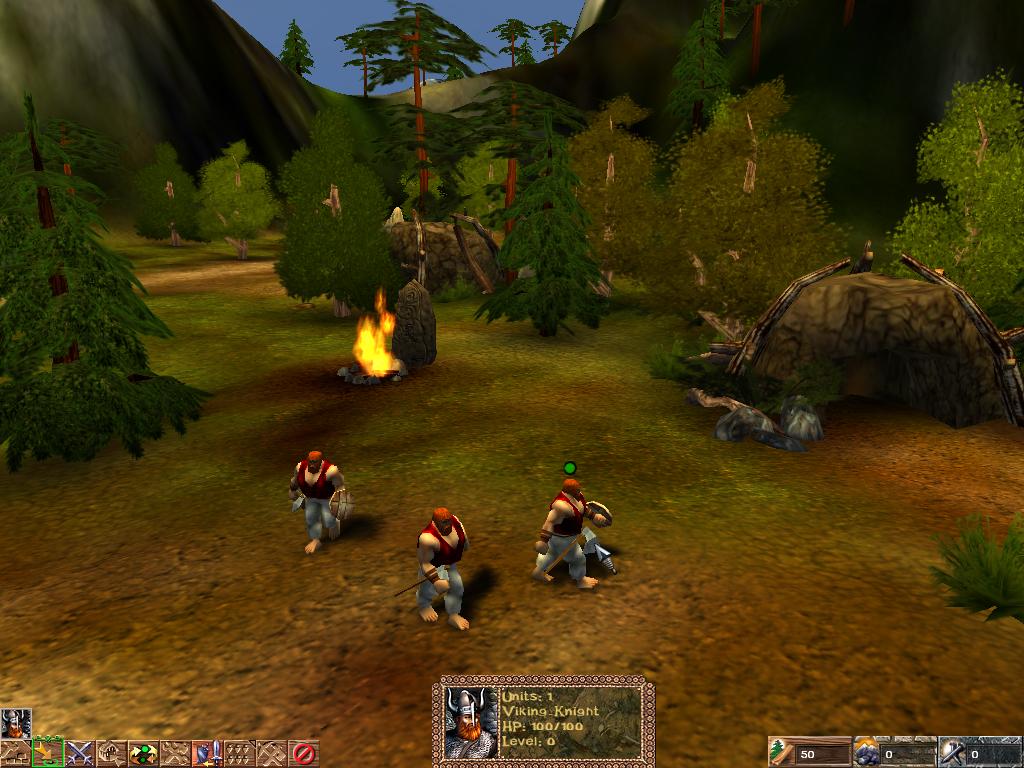The height and width of the screenshot is (768, 1024).
Task: Choose the crossed hammers build command
Action: 271,753
